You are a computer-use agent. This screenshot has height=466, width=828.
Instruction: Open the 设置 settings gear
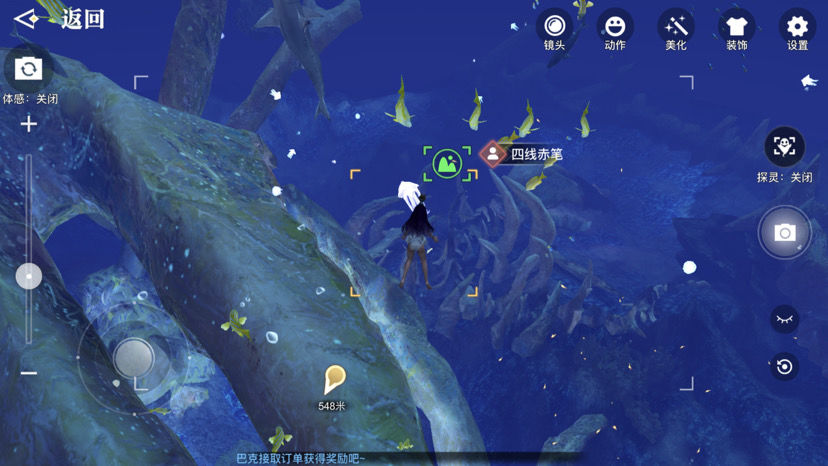[797, 27]
